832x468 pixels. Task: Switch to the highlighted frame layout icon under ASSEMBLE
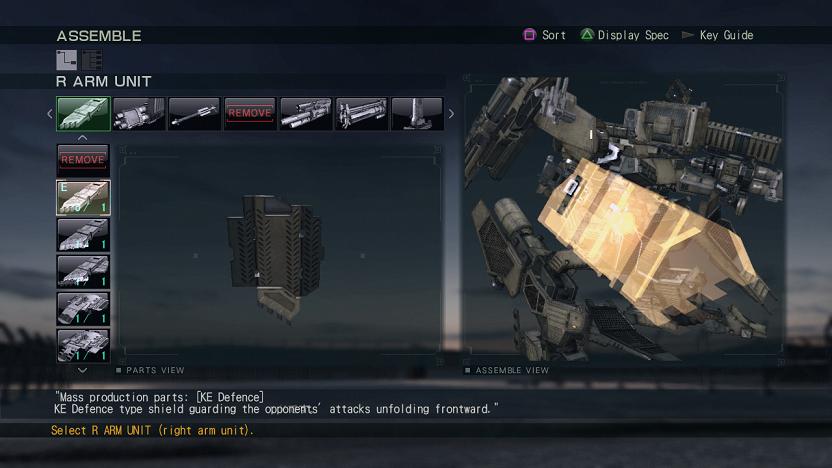coord(66,60)
